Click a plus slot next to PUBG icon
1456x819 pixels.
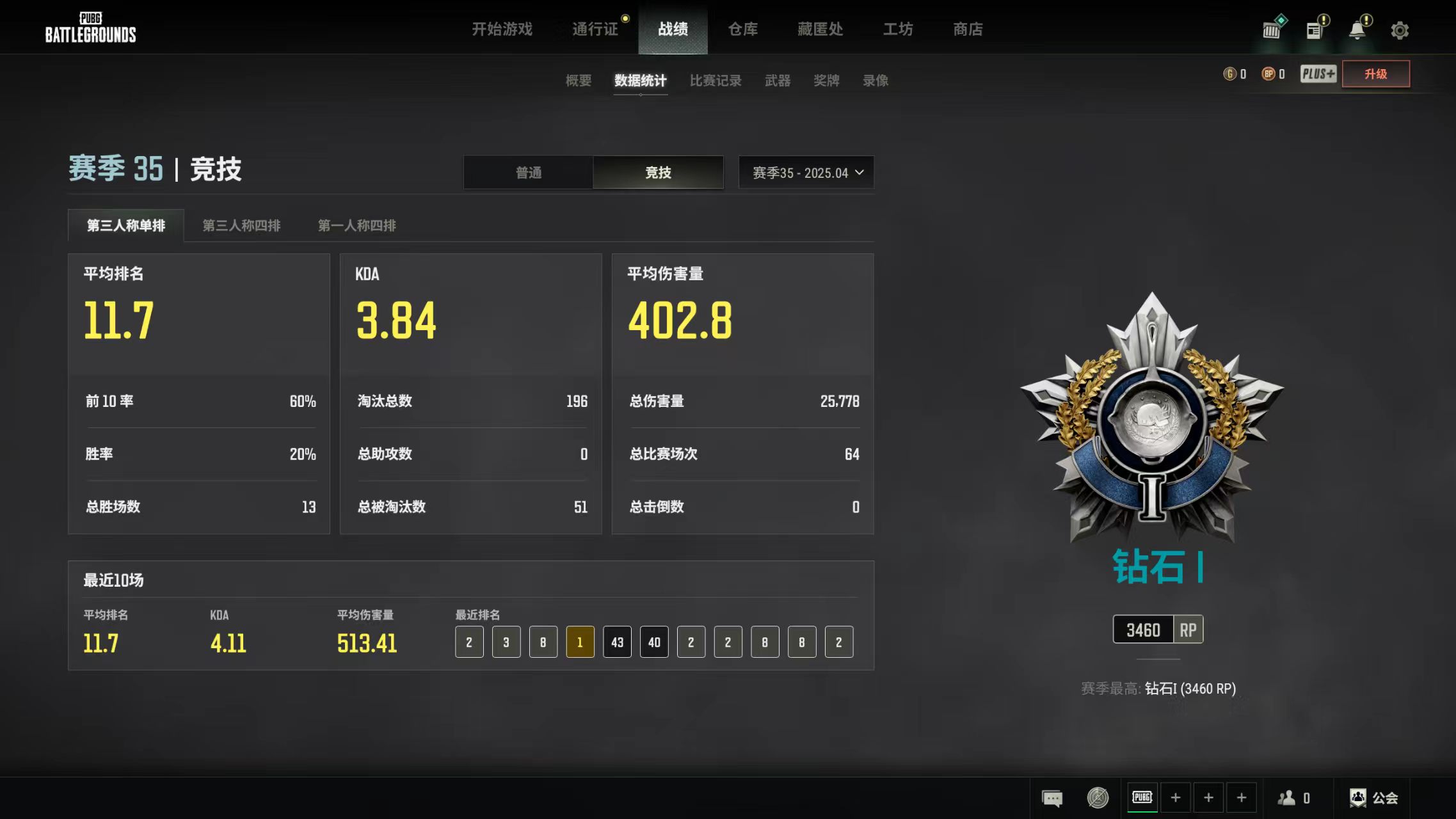point(1176,797)
